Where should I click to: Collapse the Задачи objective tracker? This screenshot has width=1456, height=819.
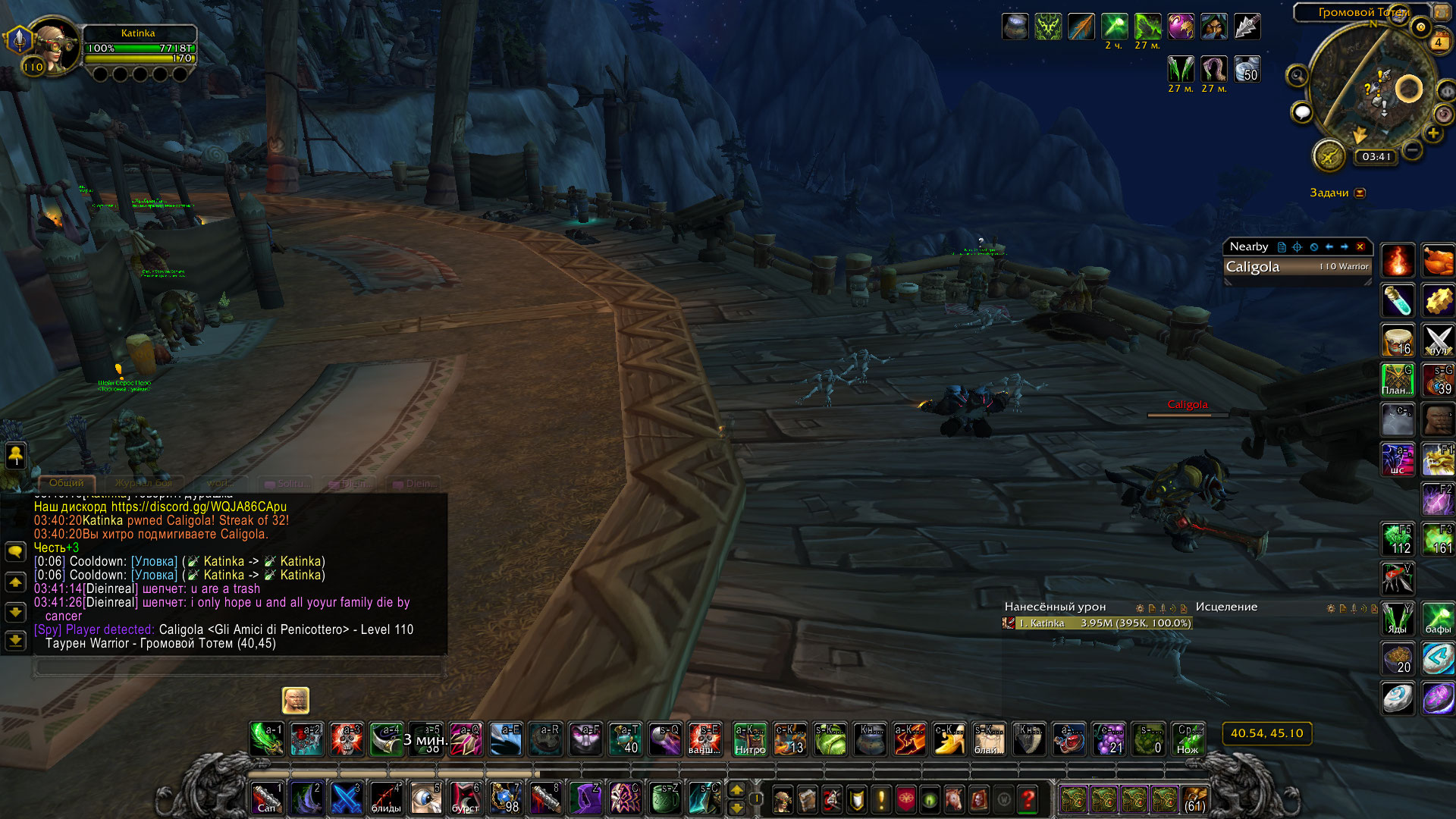pos(1360,193)
